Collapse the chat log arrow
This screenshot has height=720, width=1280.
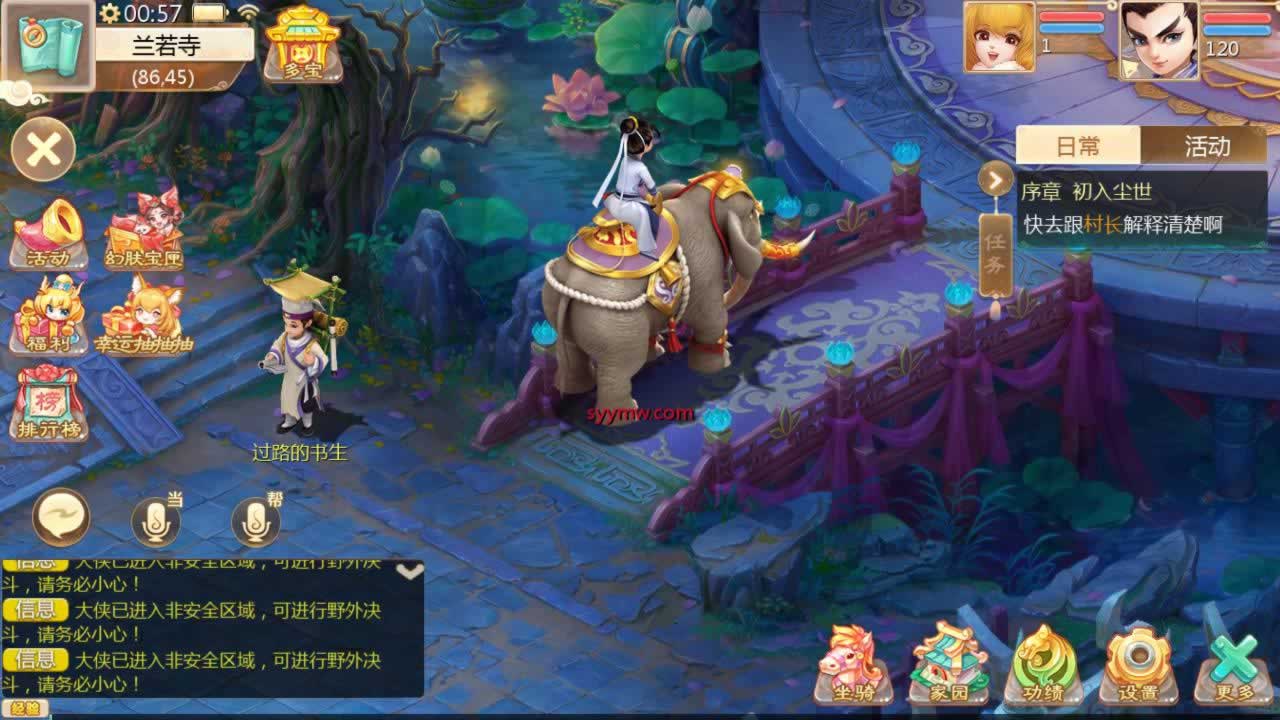pyautogui.click(x=410, y=571)
